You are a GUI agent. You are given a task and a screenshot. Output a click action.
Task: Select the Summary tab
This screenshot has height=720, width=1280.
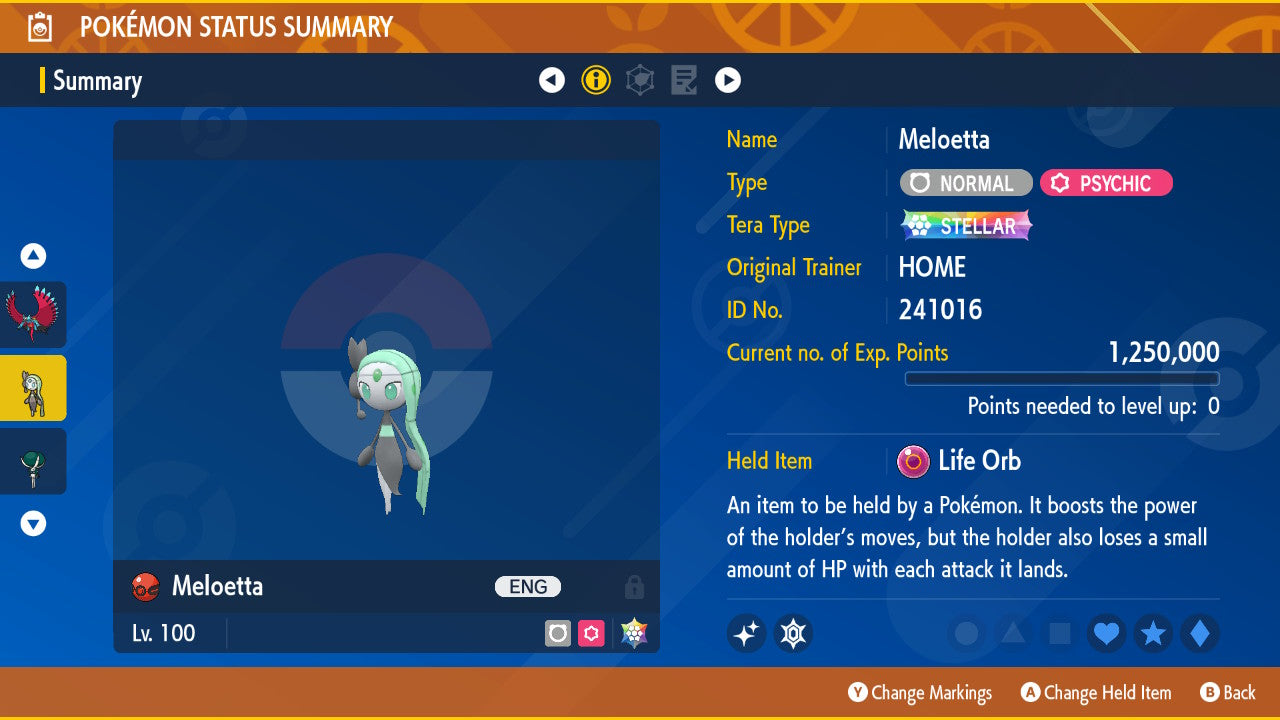pos(96,80)
